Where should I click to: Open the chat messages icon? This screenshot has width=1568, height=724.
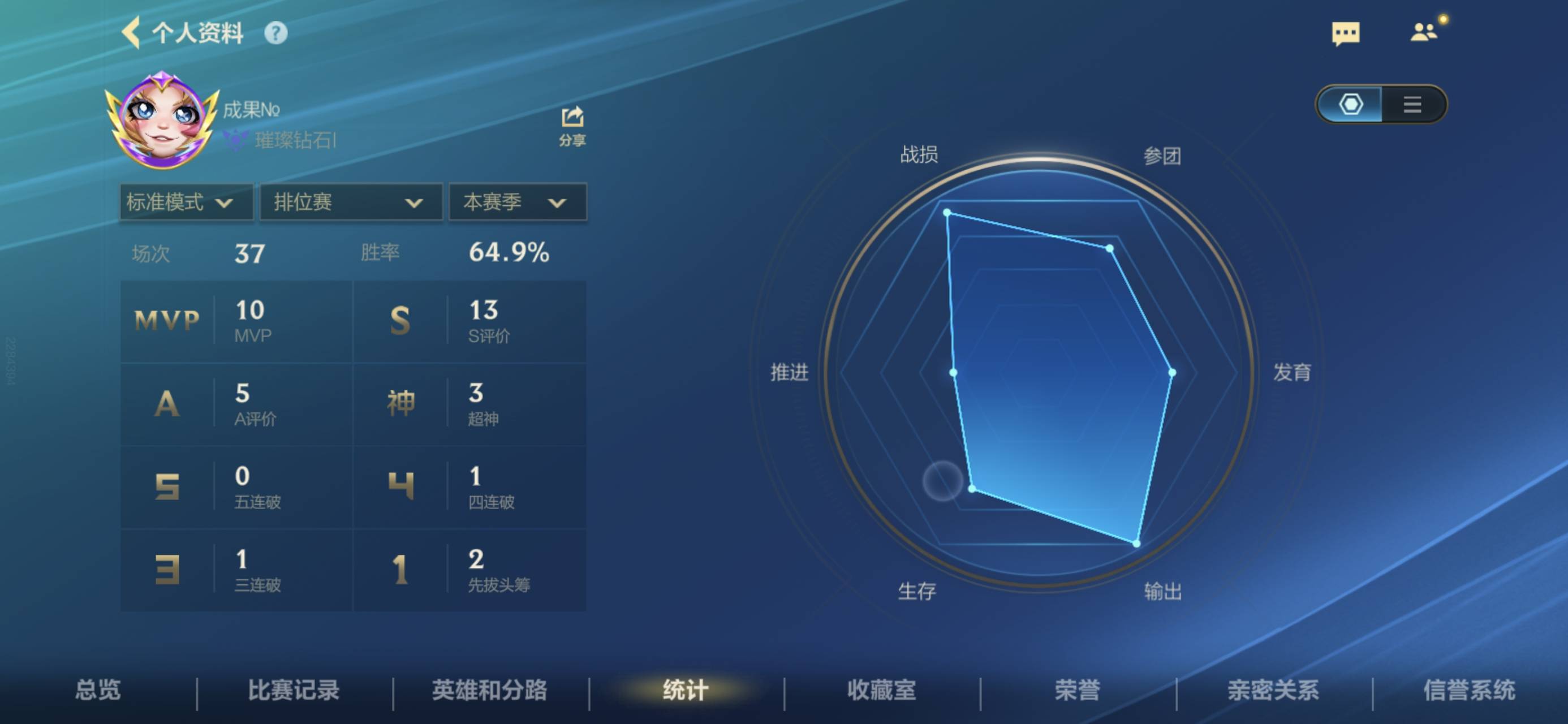point(1347,33)
